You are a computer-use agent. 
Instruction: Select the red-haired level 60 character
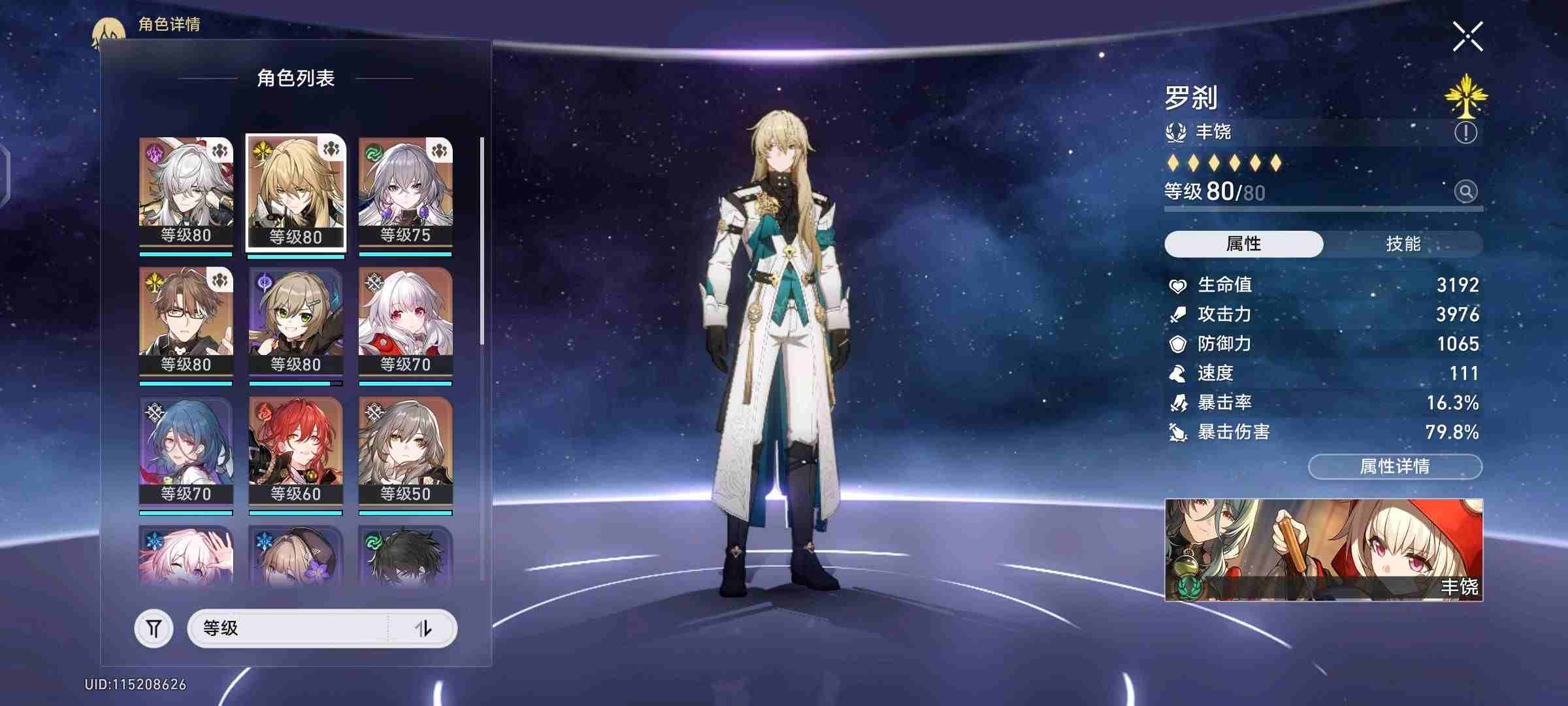(x=296, y=450)
